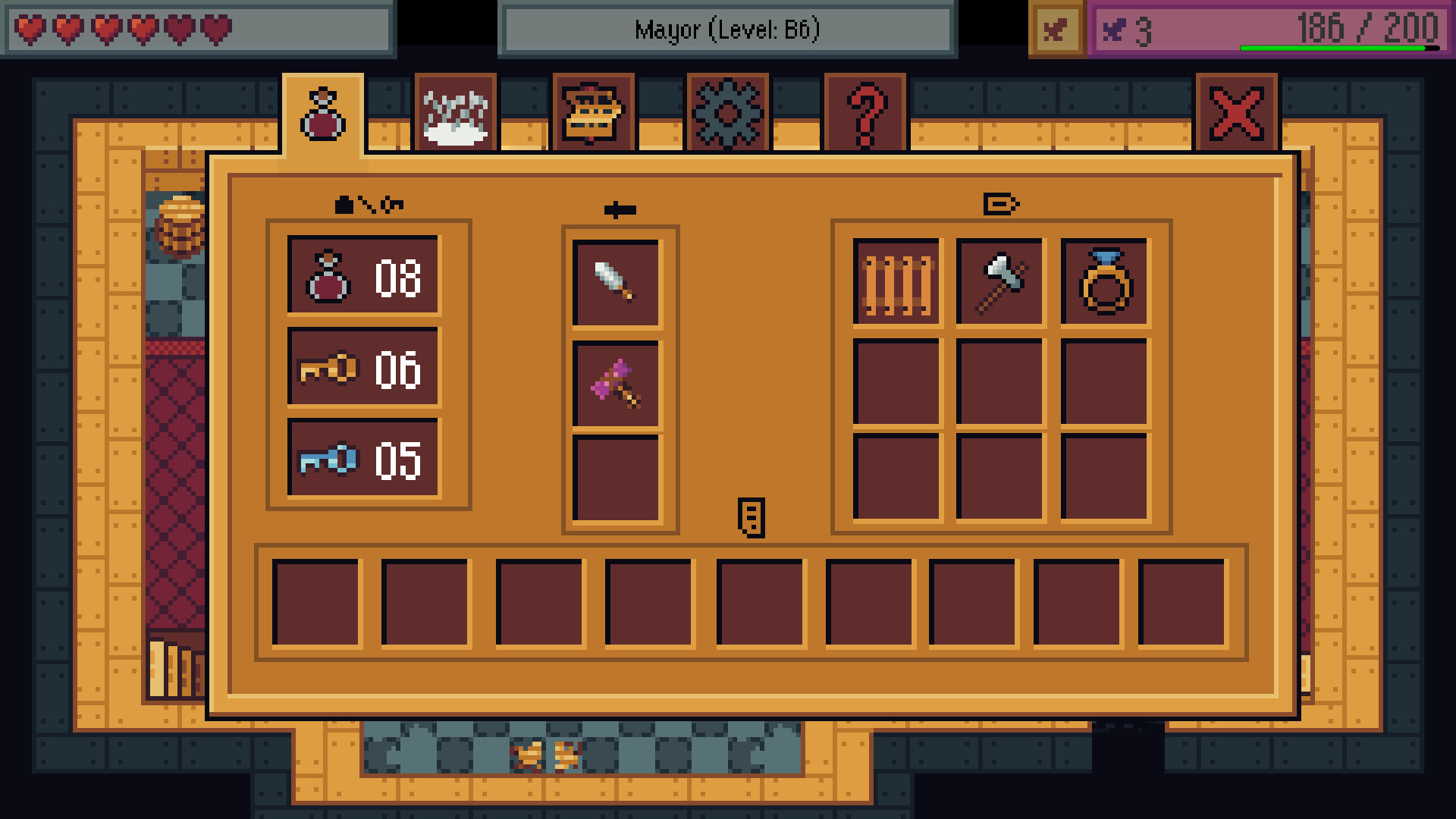The width and height of the screenshot is (1456, 819).
Task: Switch to the Mayor level header tab
Action: (x=726, y=30)
